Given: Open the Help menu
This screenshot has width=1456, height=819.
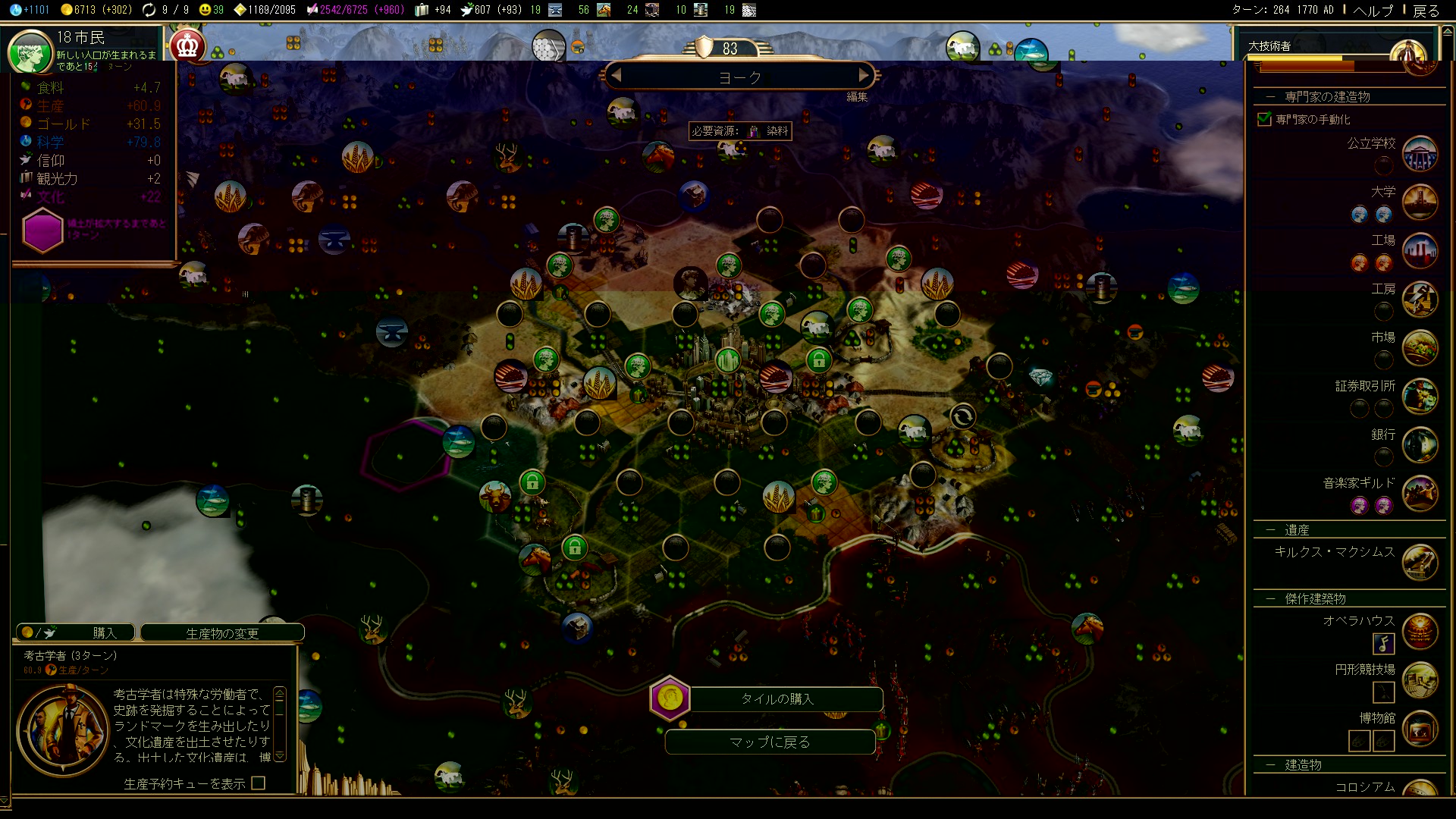Looking at the screenshot, I should point(1373,10).
